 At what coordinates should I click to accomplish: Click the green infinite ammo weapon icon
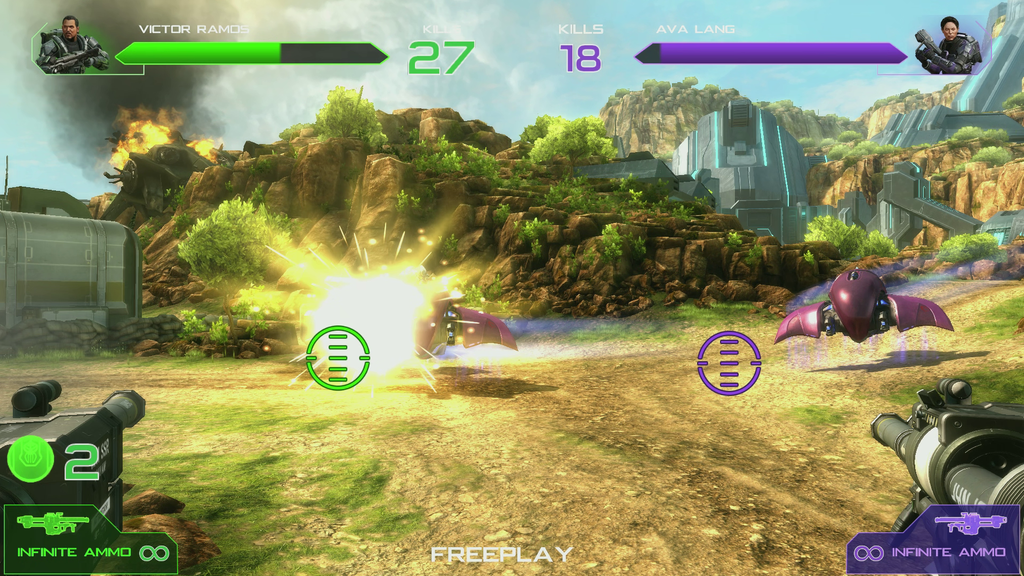tap(53, 523)
